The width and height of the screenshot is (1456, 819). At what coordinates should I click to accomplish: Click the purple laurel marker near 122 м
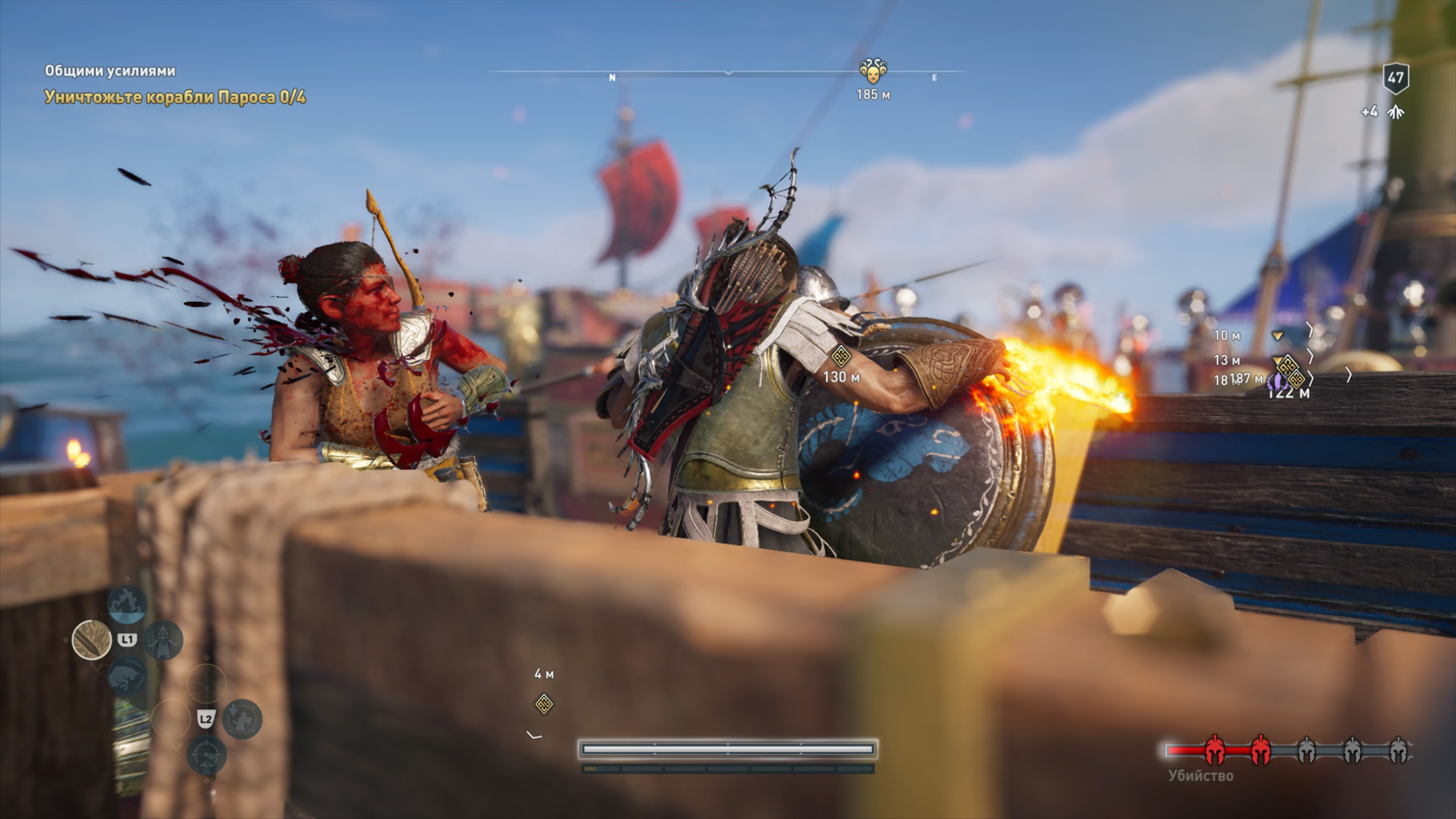pos(1276,382)
